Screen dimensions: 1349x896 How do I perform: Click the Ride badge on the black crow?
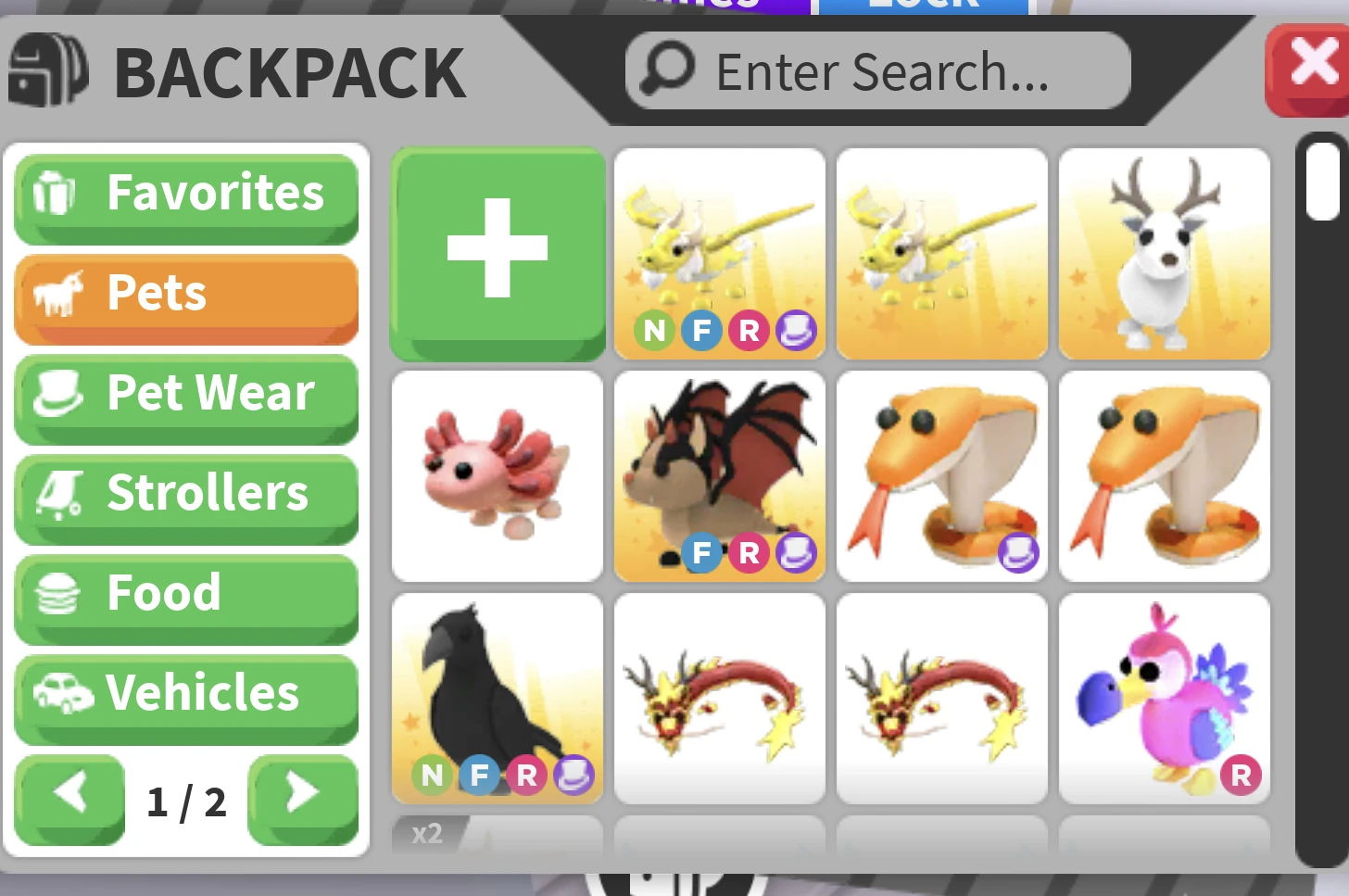[x=526, y=776]
